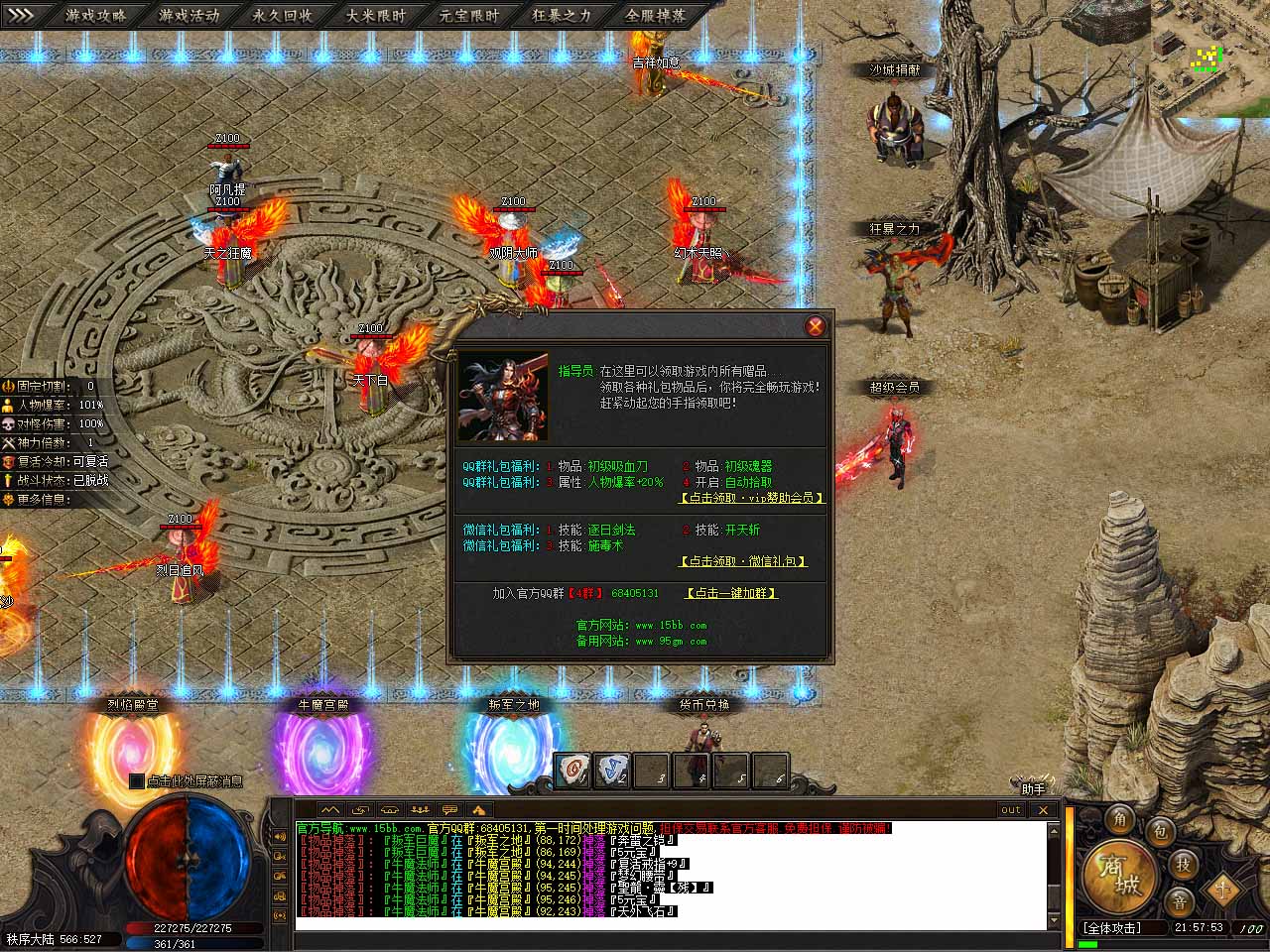Show the 全服掉落 drops menu
Image resolution: width=1270 pixels, height=952 pixels.
click(x=655, y=15)
